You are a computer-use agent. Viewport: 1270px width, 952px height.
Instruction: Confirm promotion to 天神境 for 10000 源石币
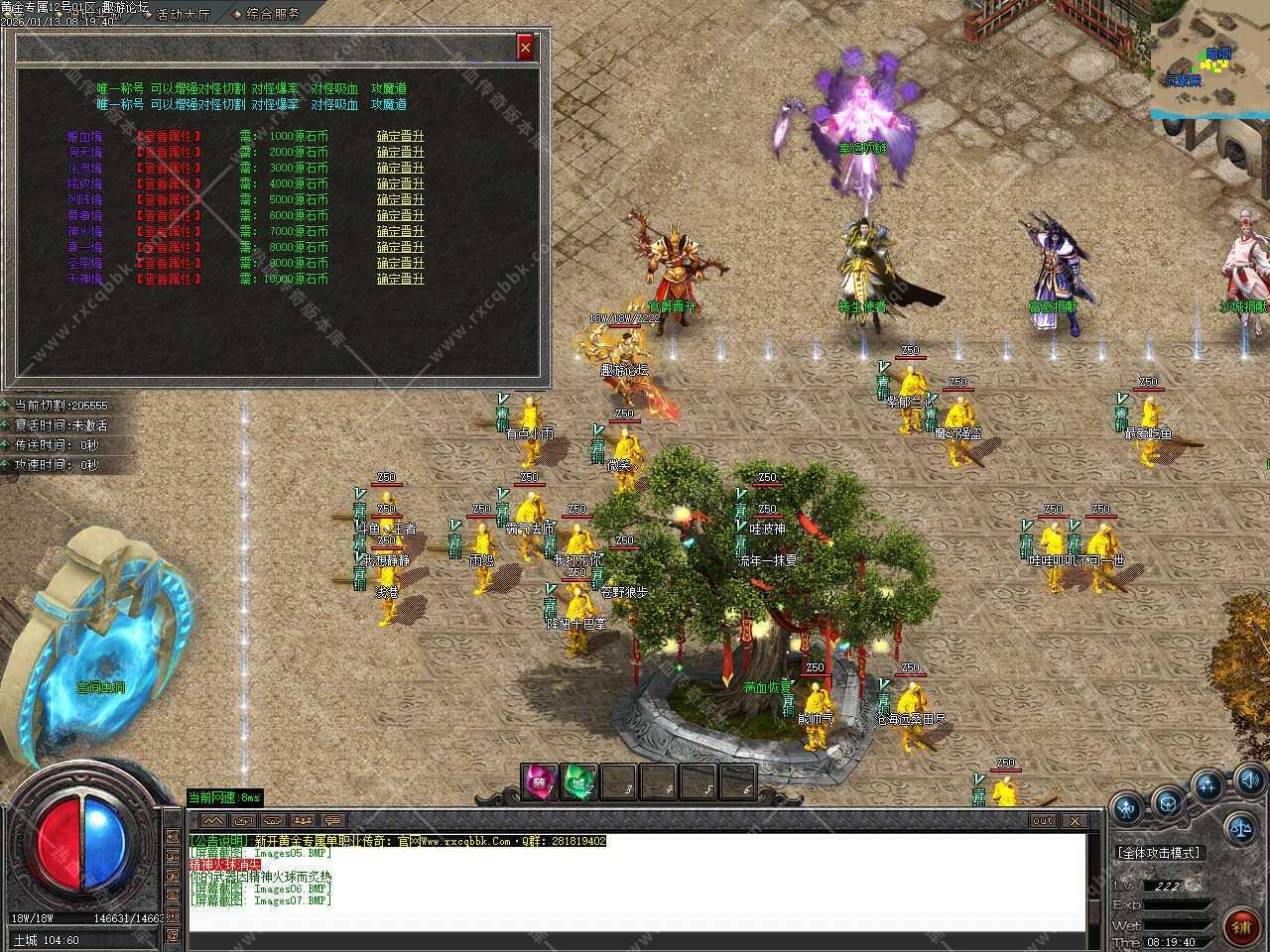coord(400,279)
